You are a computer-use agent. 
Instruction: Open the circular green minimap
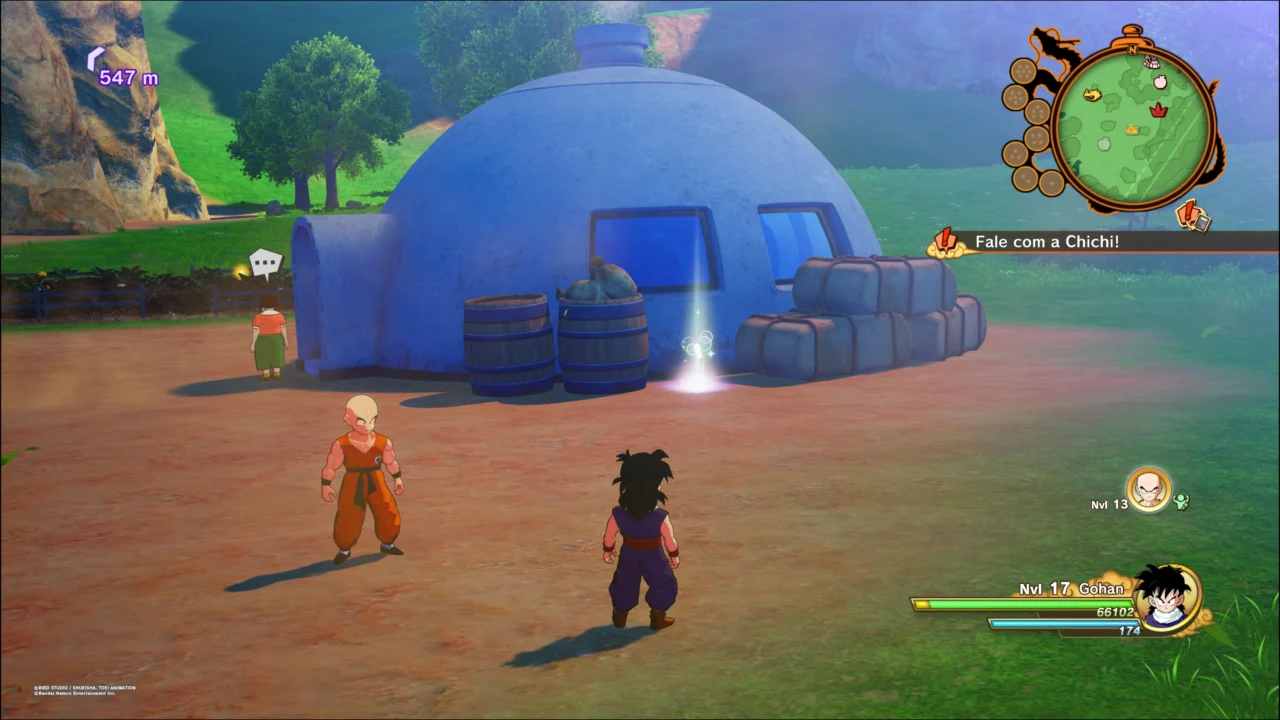[1133, 126]
